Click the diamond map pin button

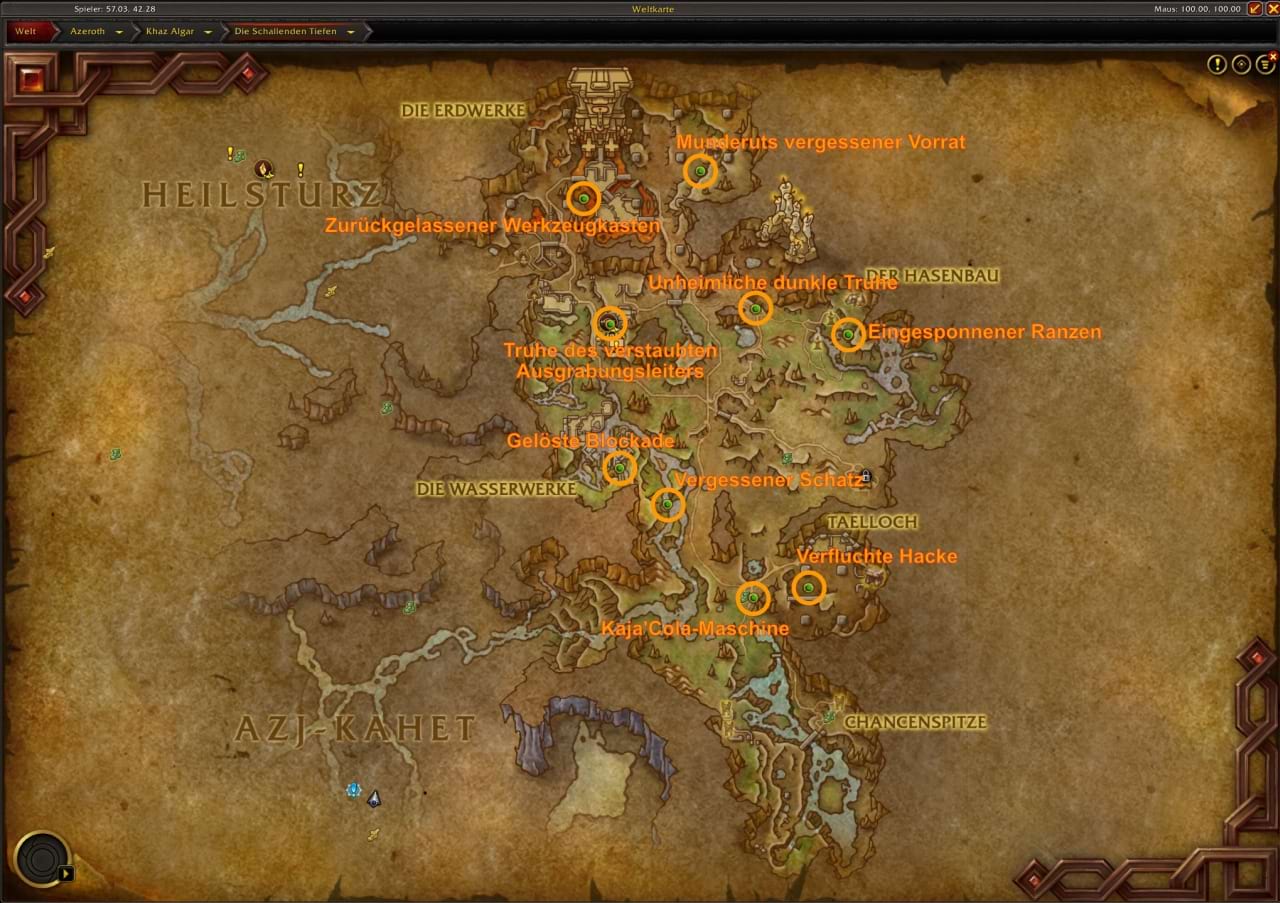(x=1241, y=65)
